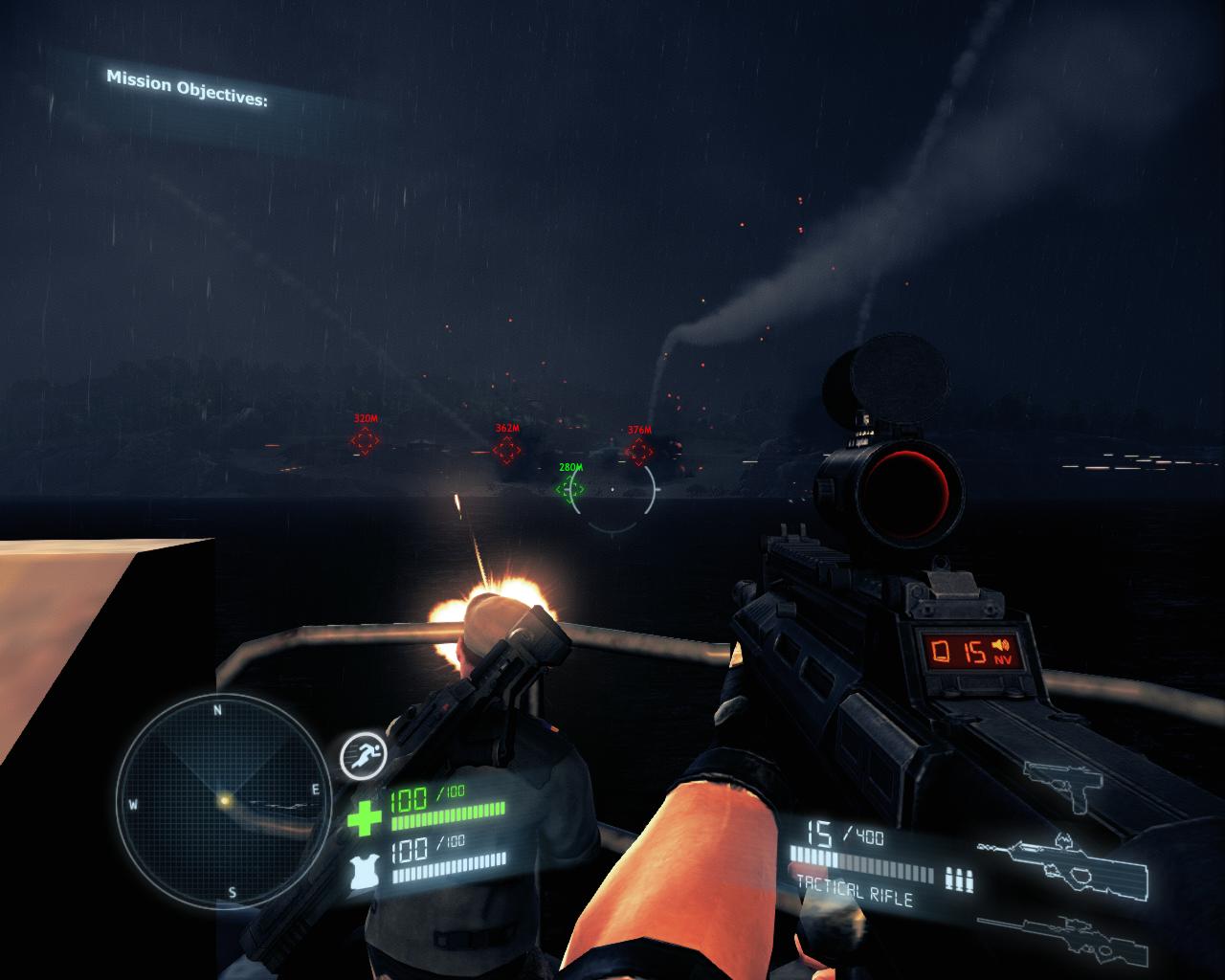Screen dimensions: 1225x980
Task: Select the green 280M target marker
Action: pos(570,488)
